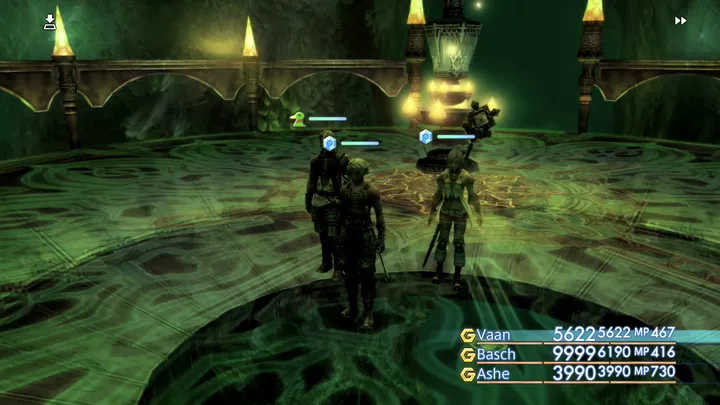This screenshot has height=405, width=720.
Task: Toggle the fast-forward speed icon
Action: pyautogui.click(x=681, y=20)
